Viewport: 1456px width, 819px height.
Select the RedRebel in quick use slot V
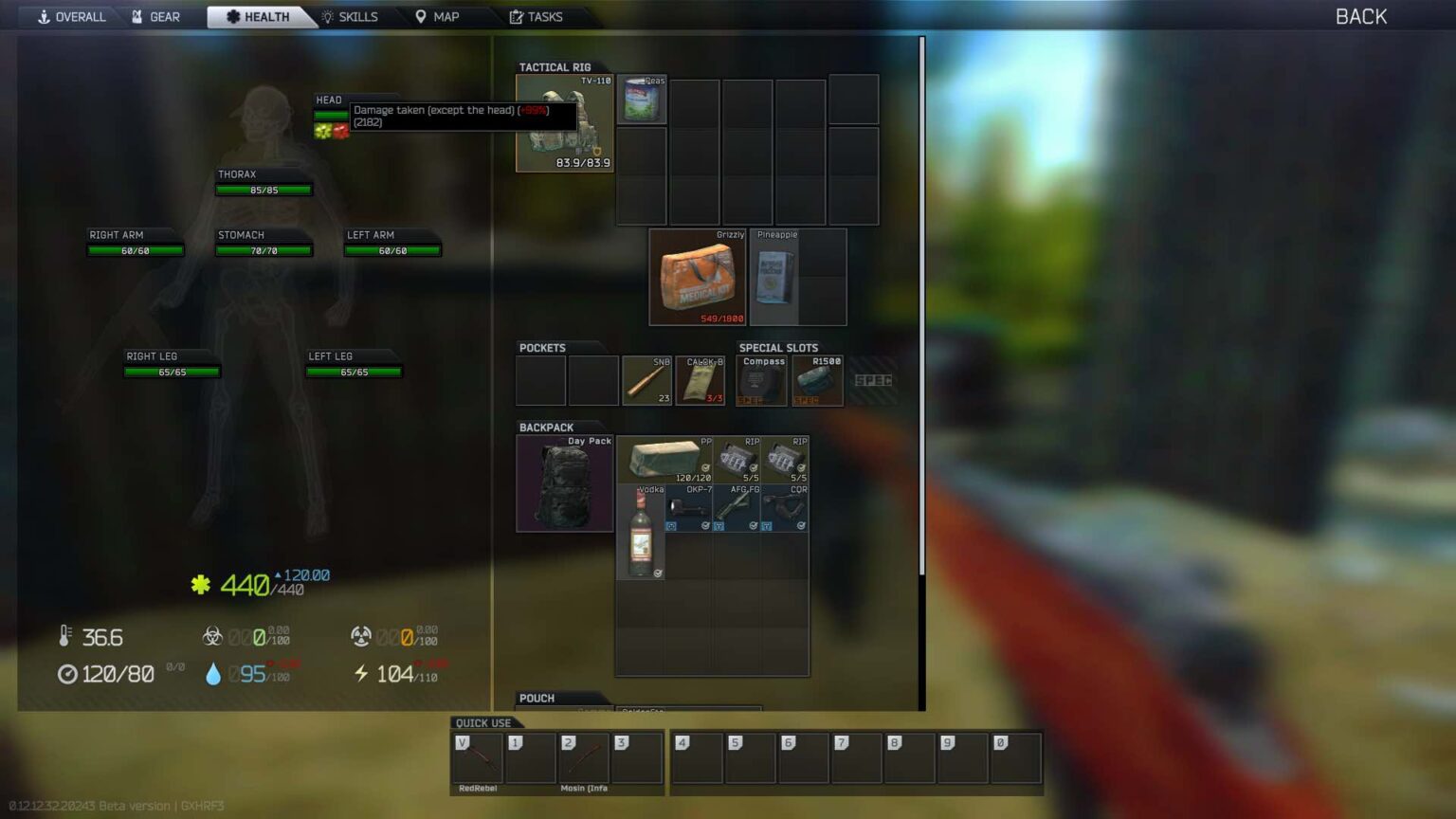click(x=478, y=758)
